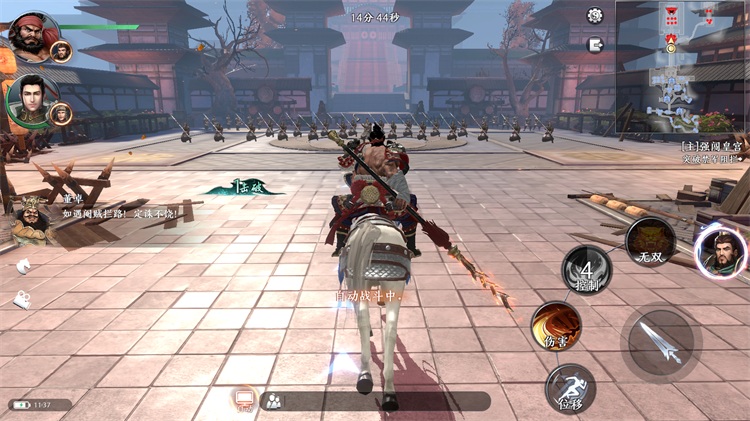Activate the 位移 dash skill

[570, 389]
